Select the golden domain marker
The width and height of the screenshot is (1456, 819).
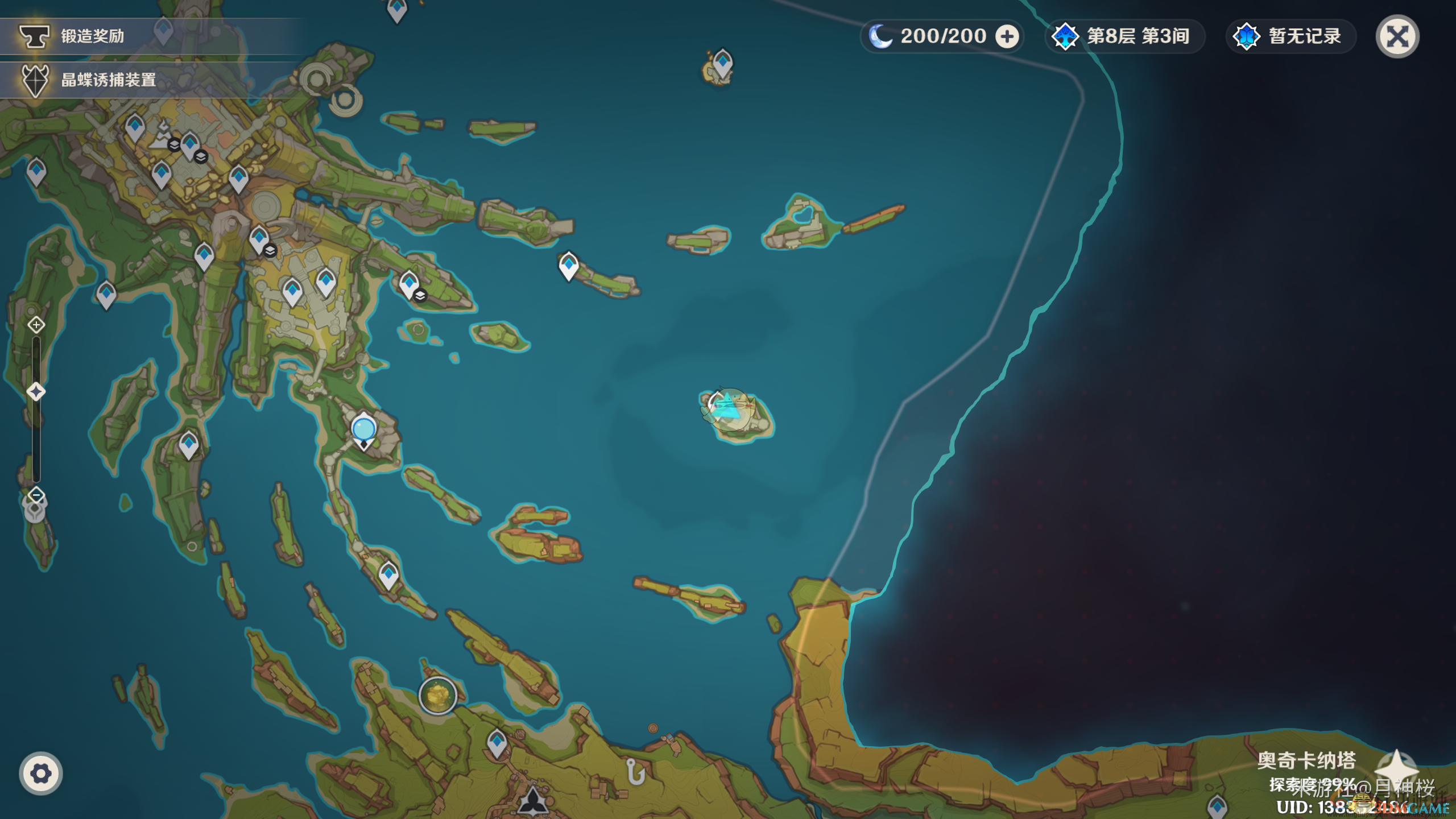[438, 694]
